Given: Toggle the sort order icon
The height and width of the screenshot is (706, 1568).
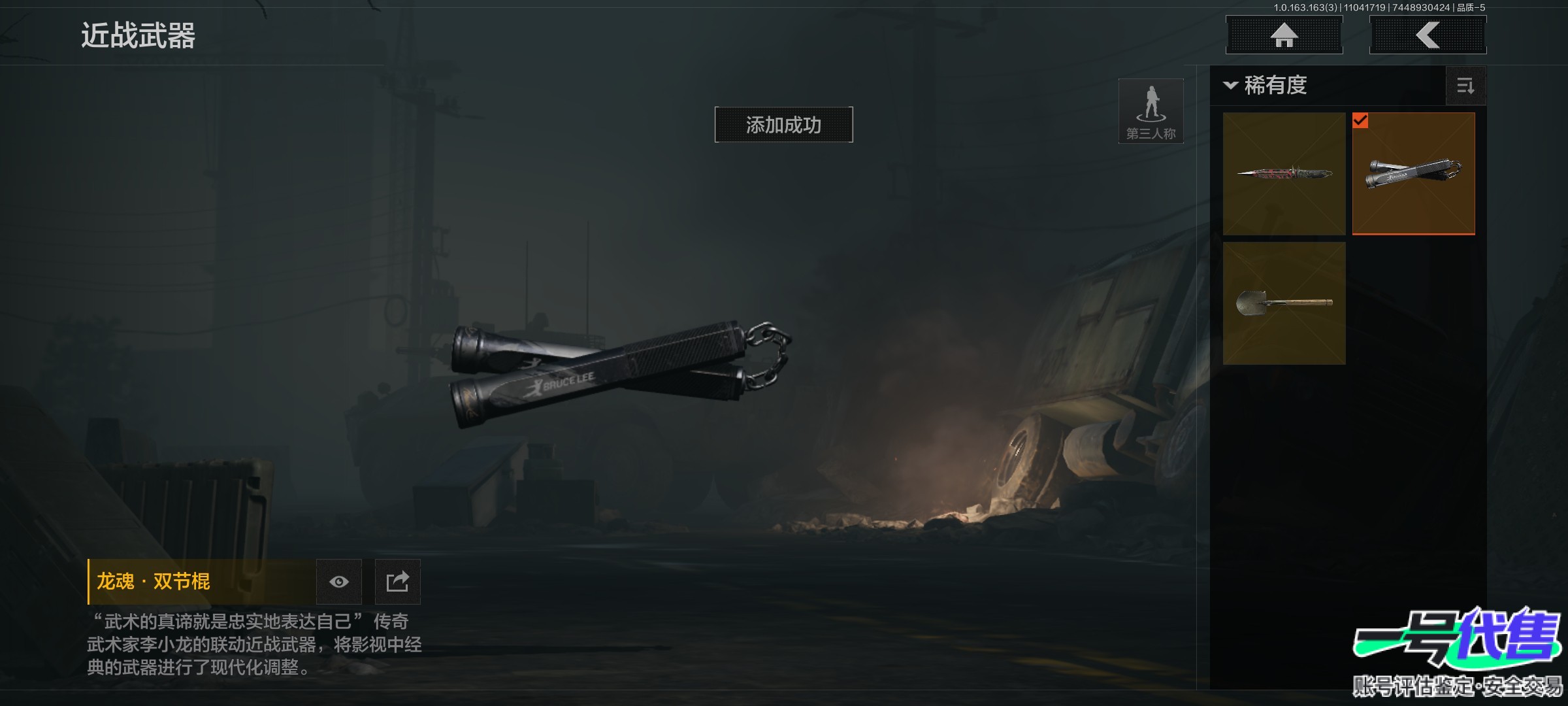Looking at the screenshot, I should 1465,86.
